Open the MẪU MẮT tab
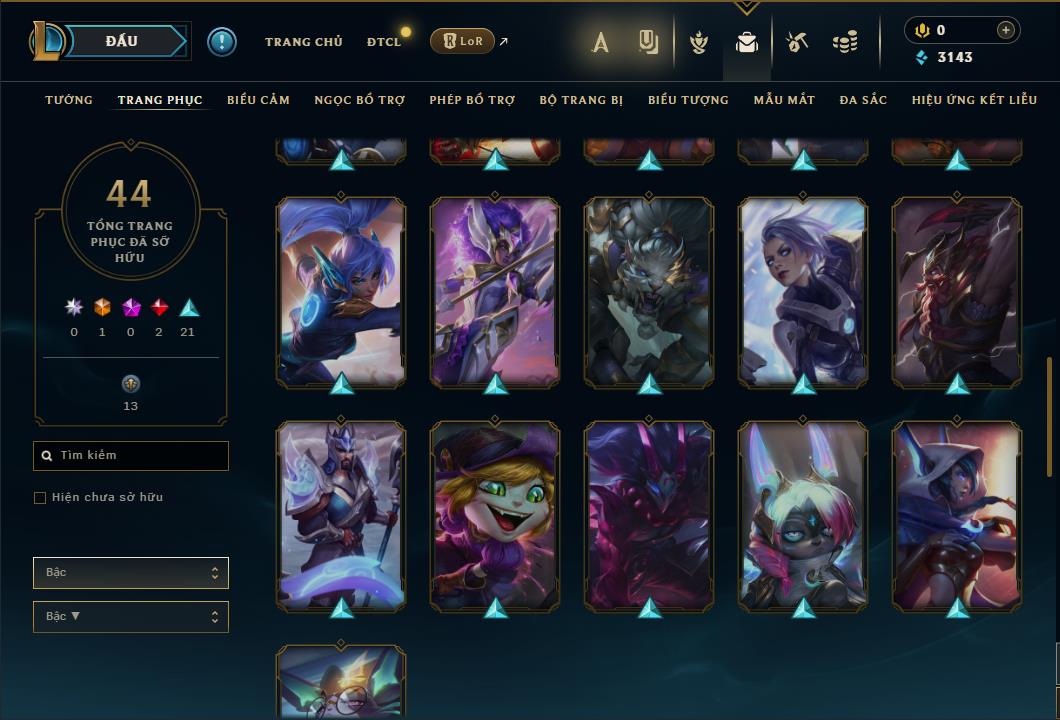 (x=784, y=100)
